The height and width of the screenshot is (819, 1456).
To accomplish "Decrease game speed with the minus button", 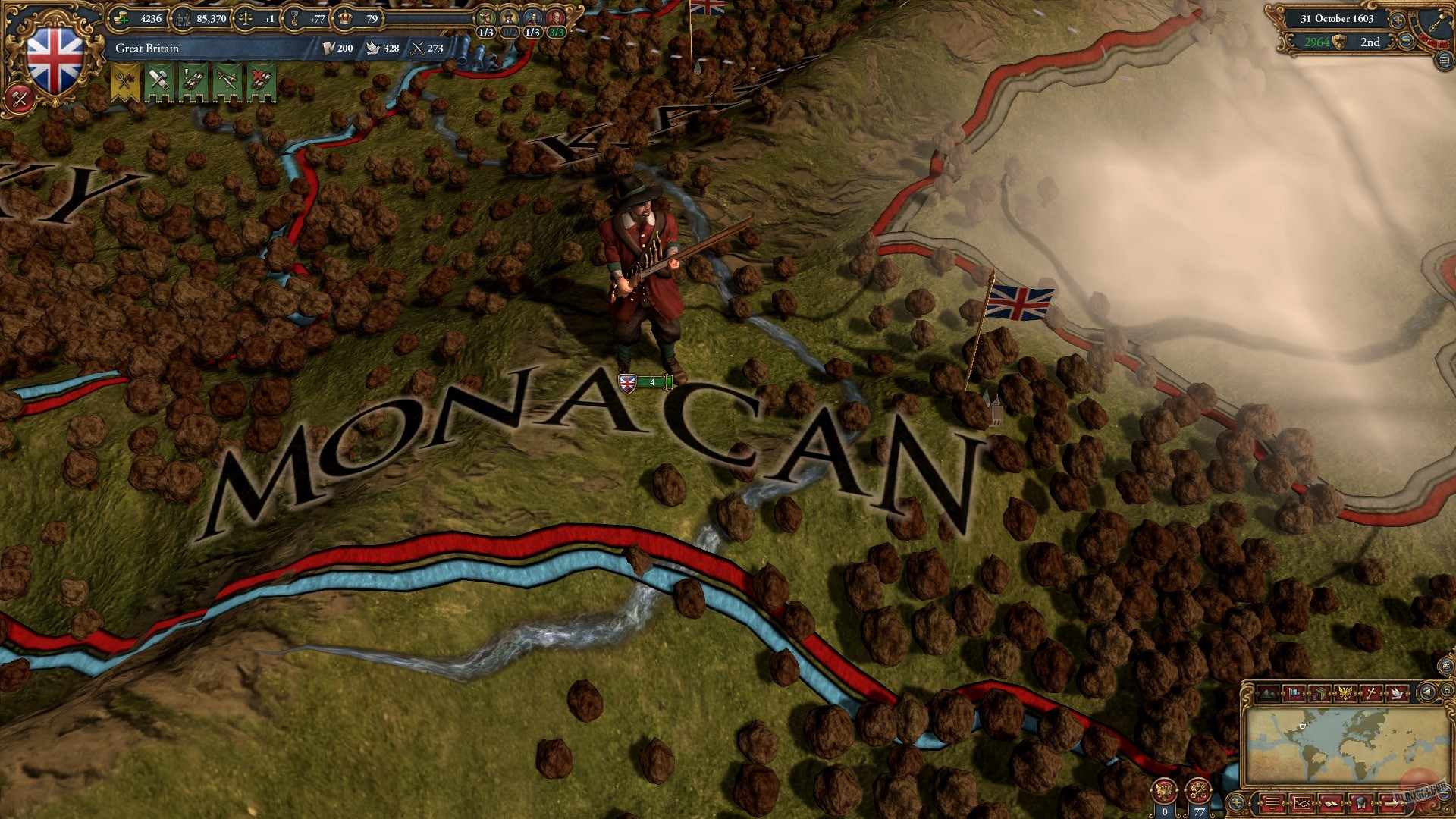I will click(x=1405, y=40).
